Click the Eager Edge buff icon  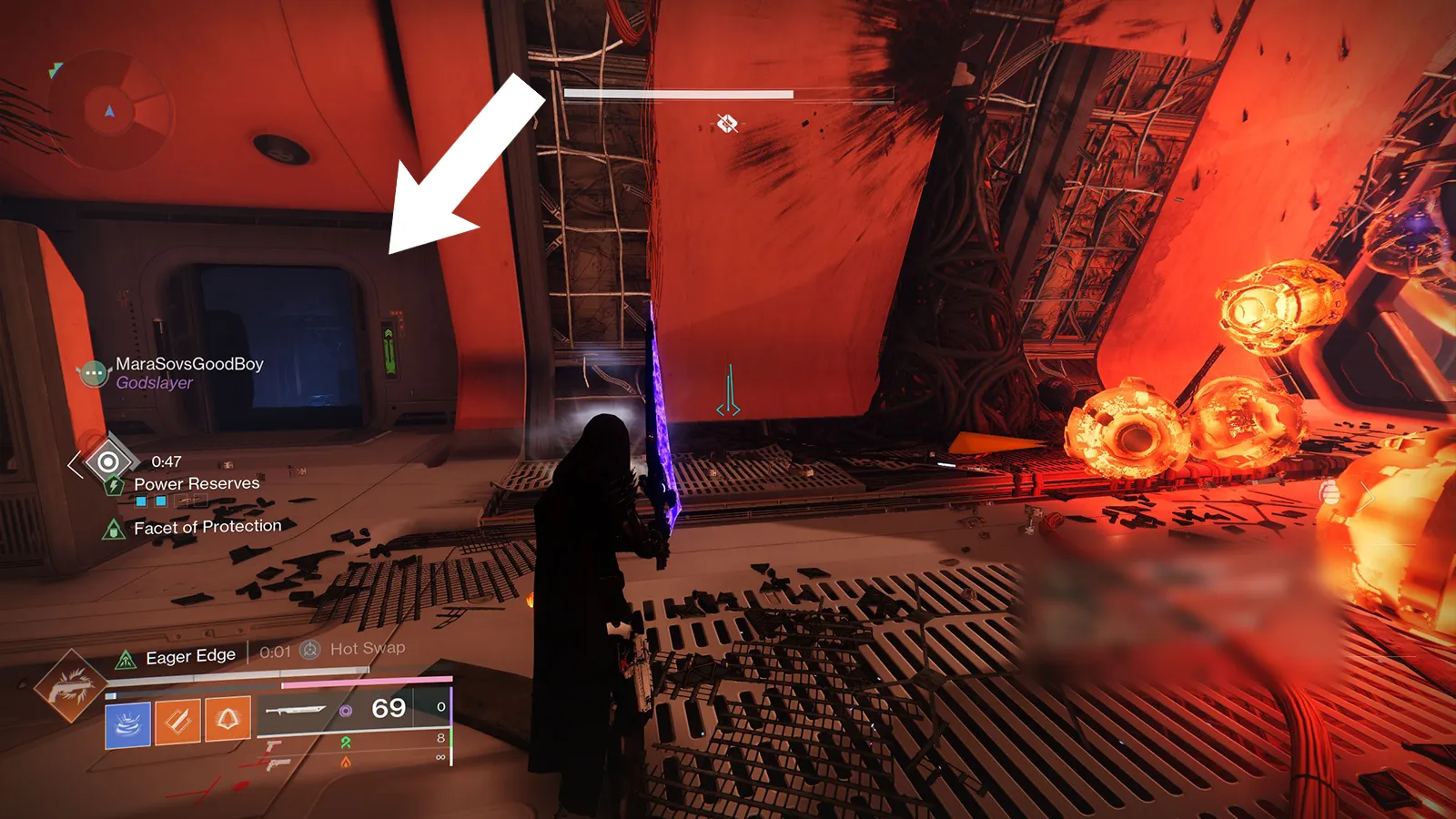click(126, 660)
